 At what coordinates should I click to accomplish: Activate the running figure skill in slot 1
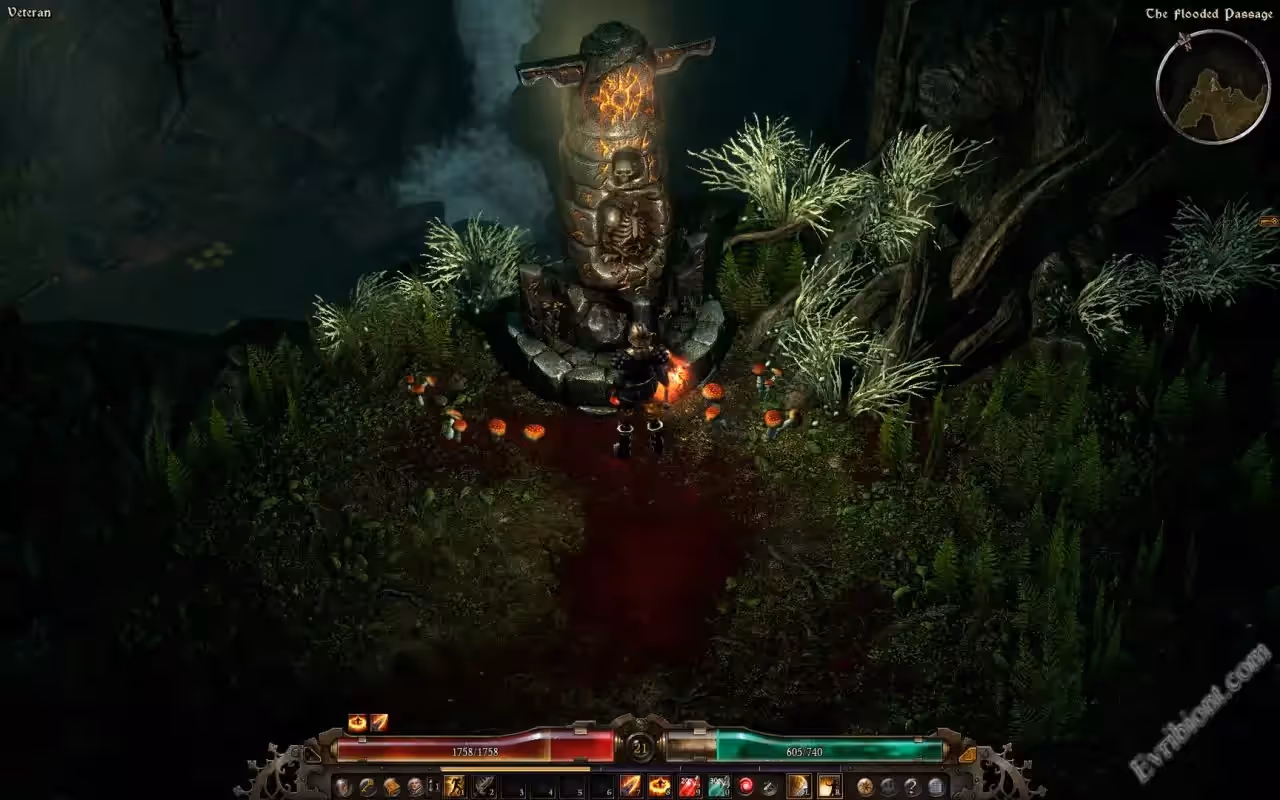click(455, 786)
